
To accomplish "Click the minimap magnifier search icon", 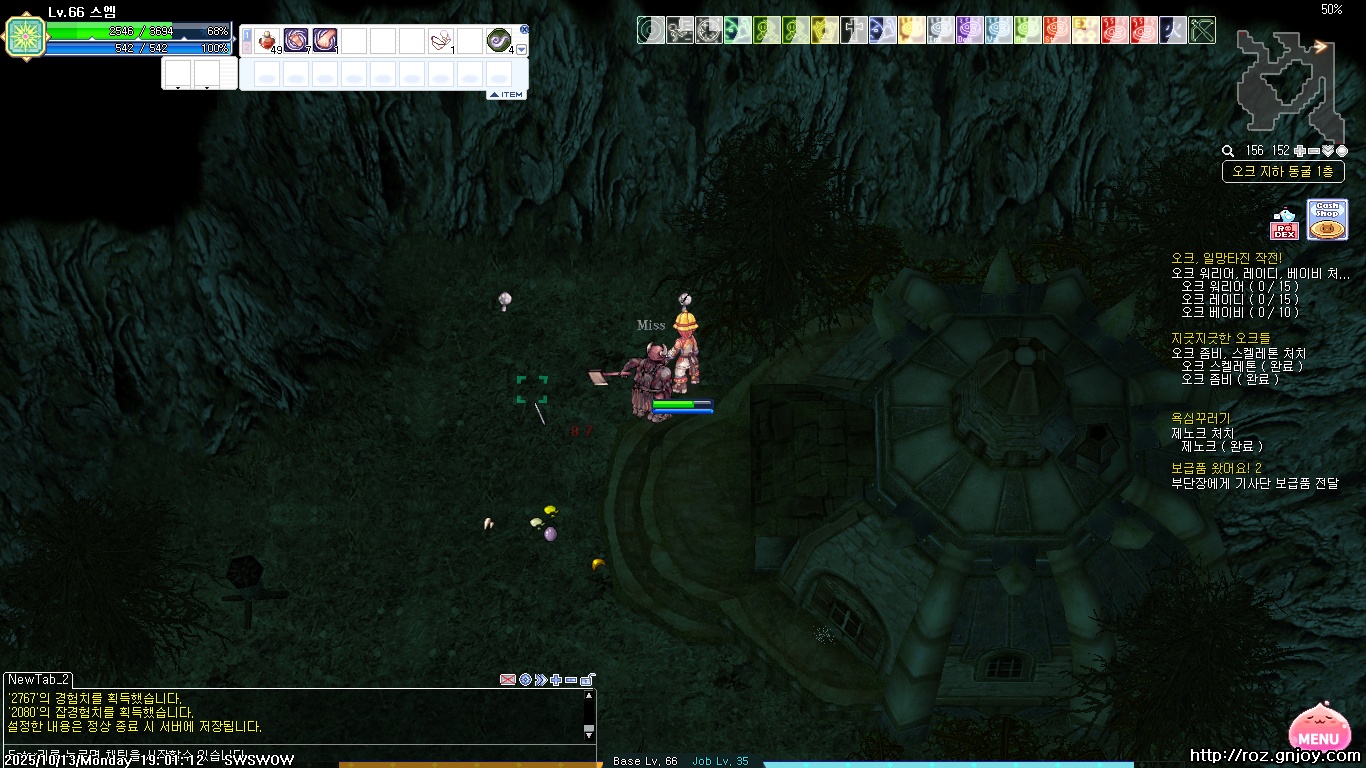I will pyautogui.click(x=1228, y=151).
